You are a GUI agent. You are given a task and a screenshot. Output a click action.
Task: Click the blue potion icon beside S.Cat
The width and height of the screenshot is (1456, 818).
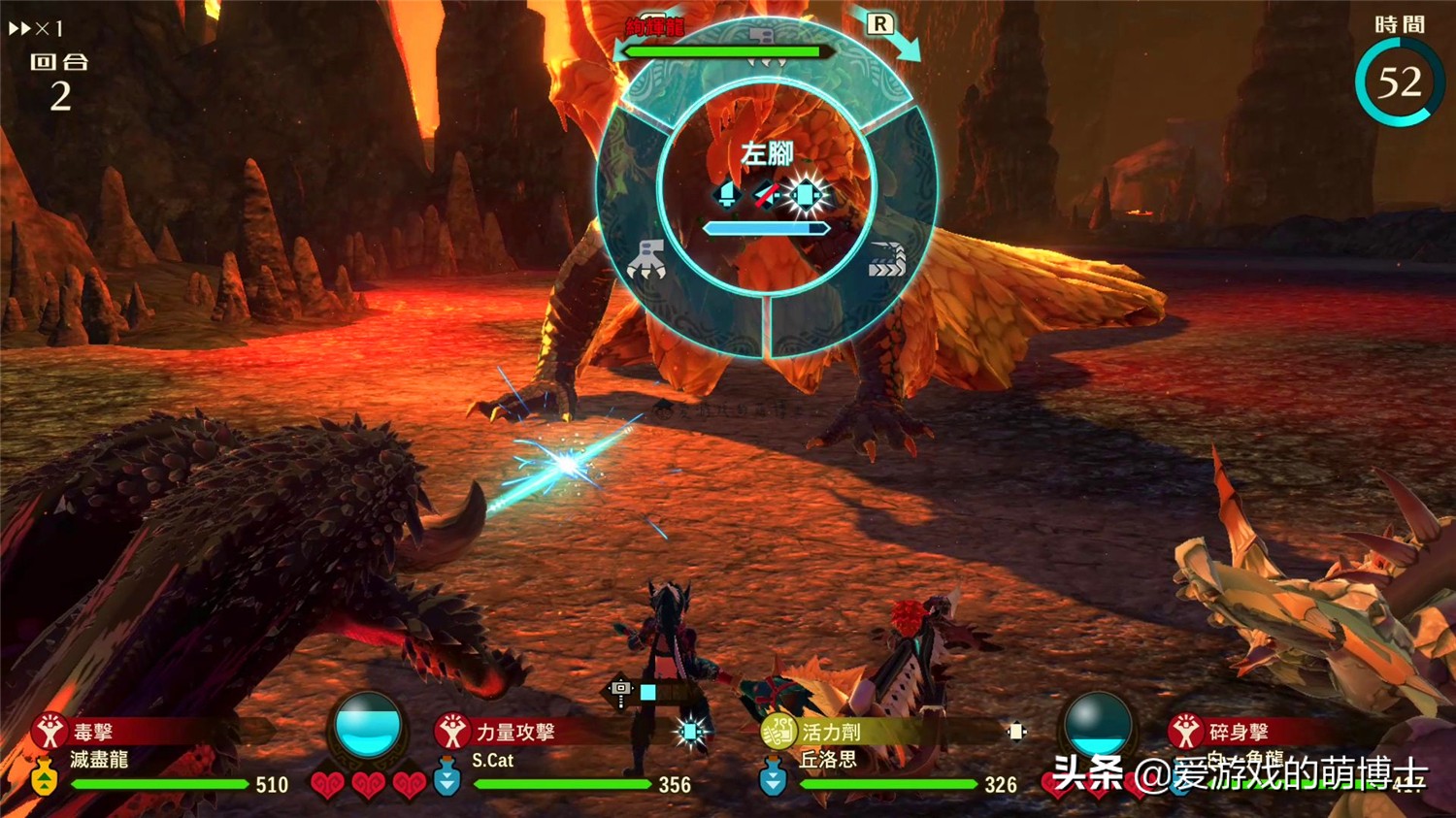click(447, 778)
